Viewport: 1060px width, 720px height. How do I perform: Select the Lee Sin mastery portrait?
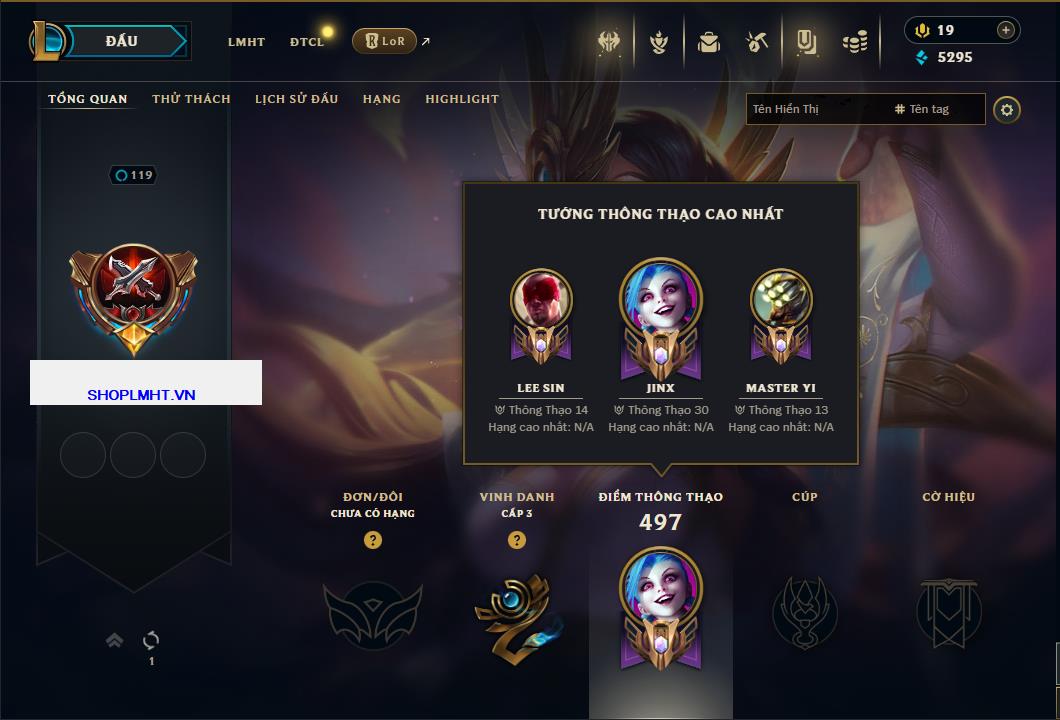(x=541, y=300)
